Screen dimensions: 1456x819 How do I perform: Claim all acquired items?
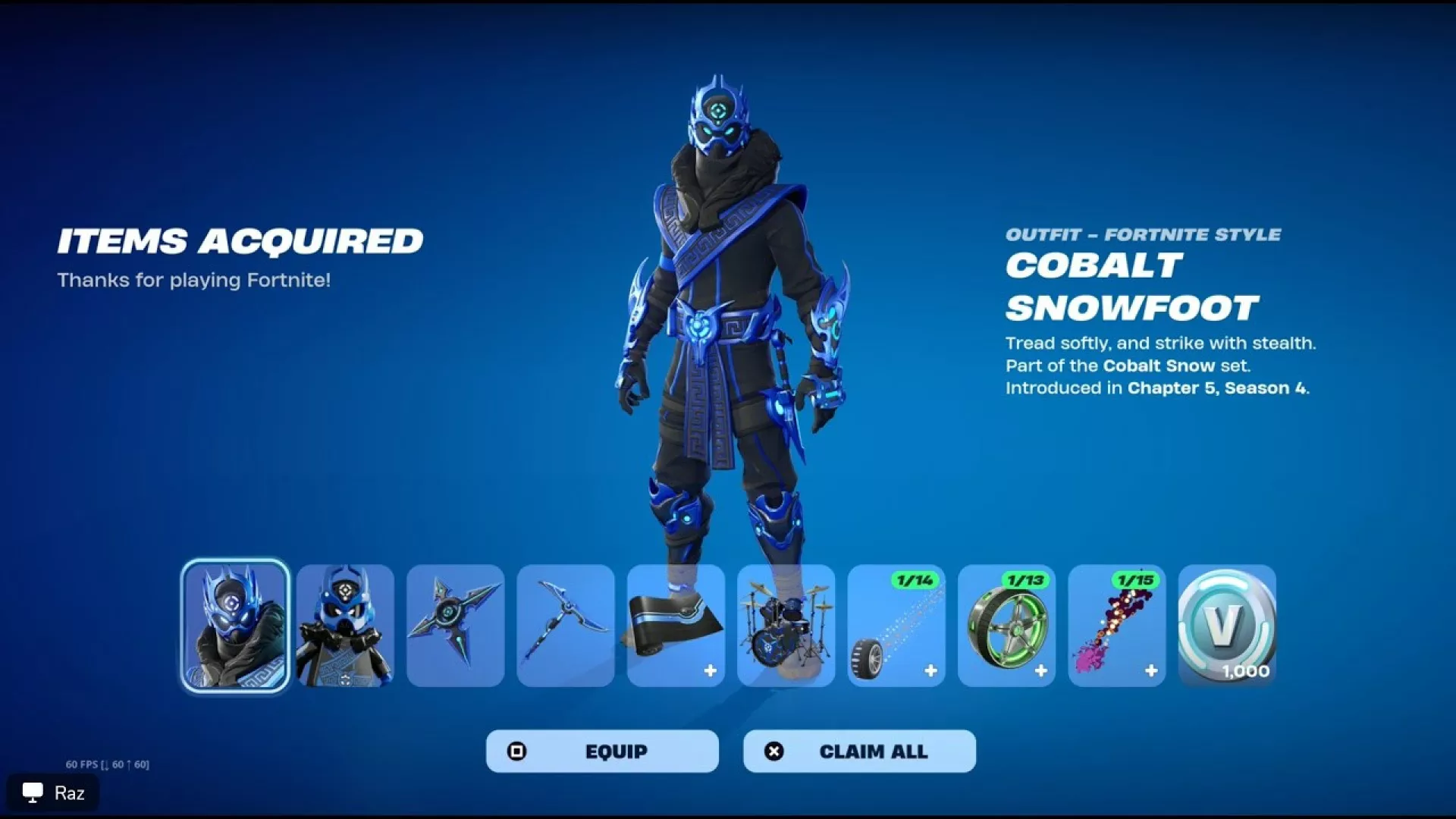pyautogui.click(x=859, y=751)
